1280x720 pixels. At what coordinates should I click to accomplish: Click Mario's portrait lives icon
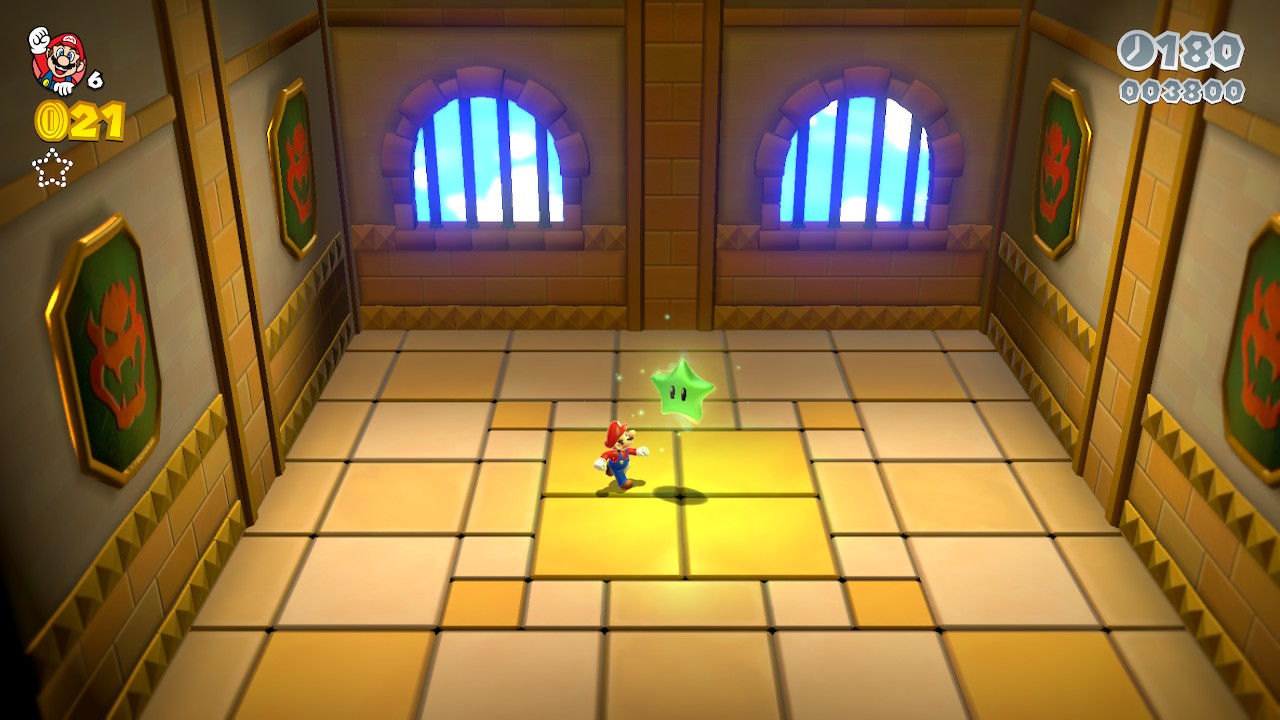point(58,60)
